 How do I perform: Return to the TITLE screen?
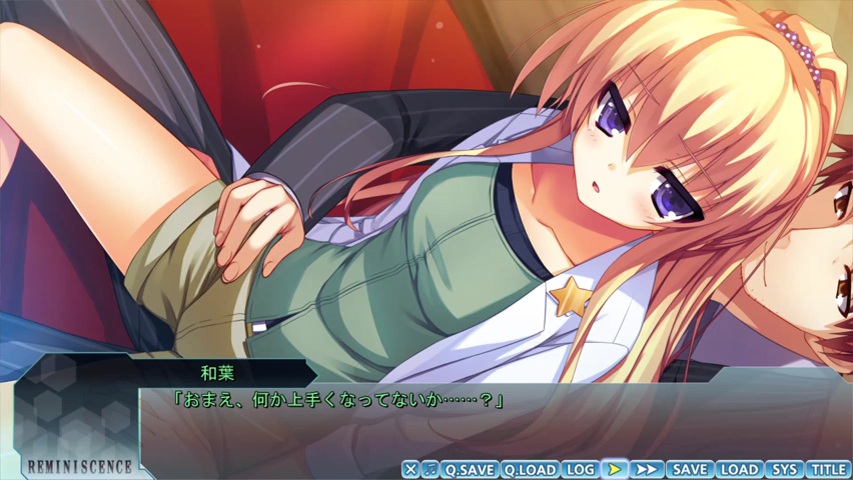(828, 469)
